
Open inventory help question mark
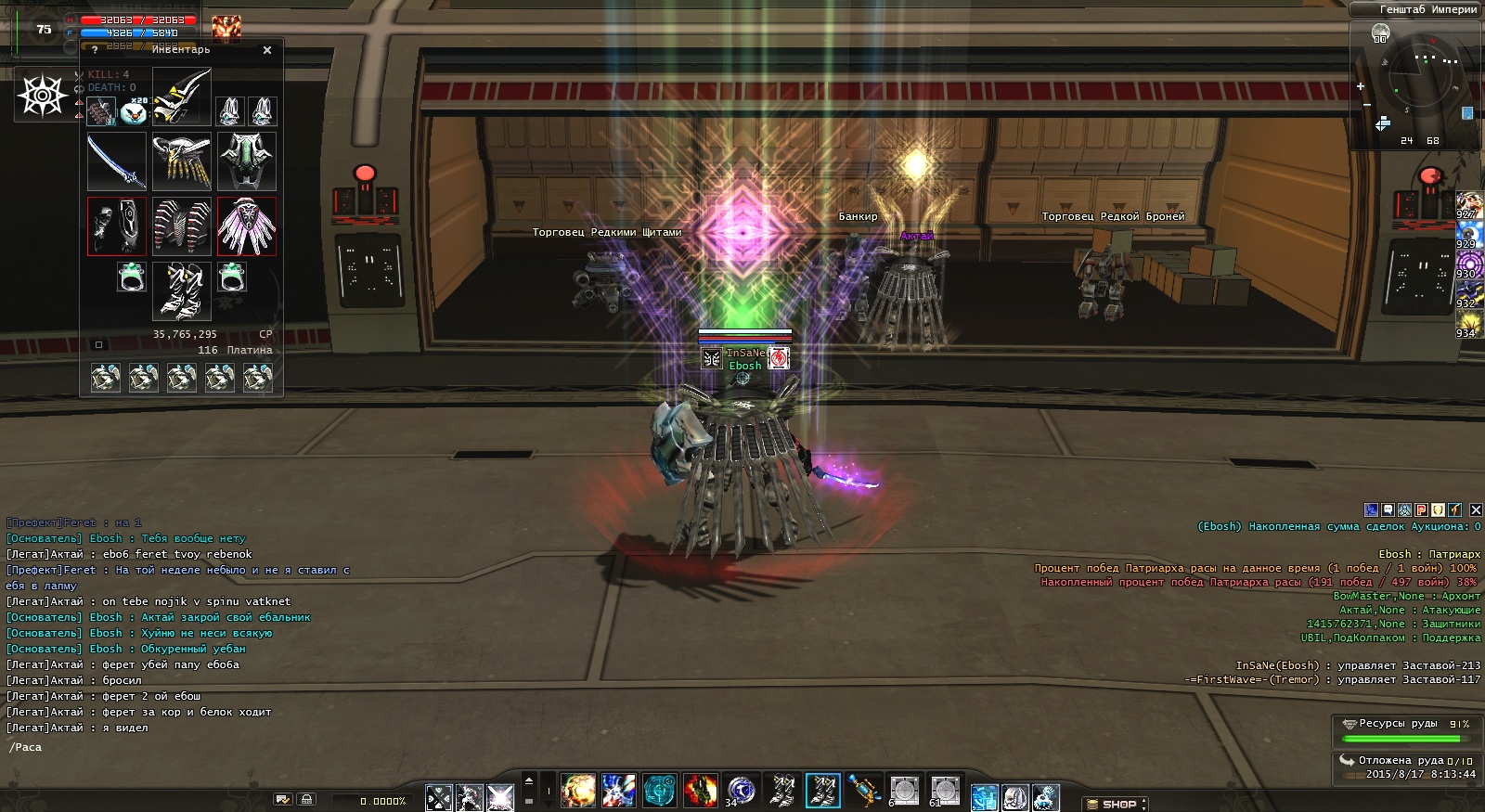point(95,50)
